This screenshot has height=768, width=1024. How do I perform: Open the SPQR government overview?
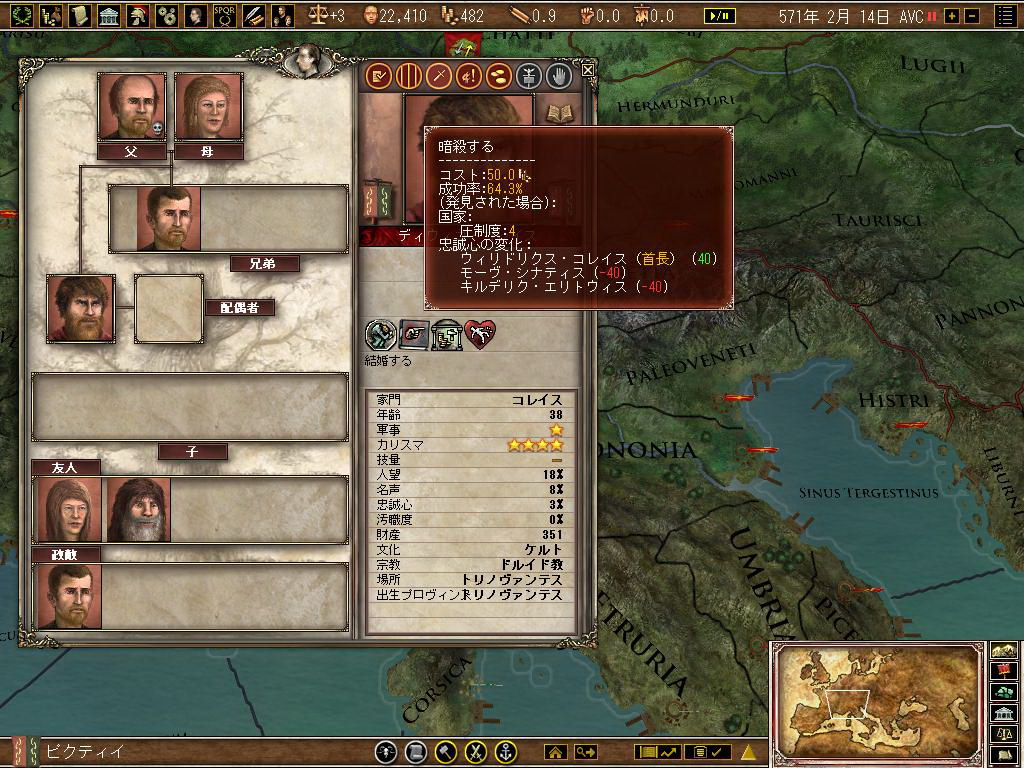click(224, 15)
